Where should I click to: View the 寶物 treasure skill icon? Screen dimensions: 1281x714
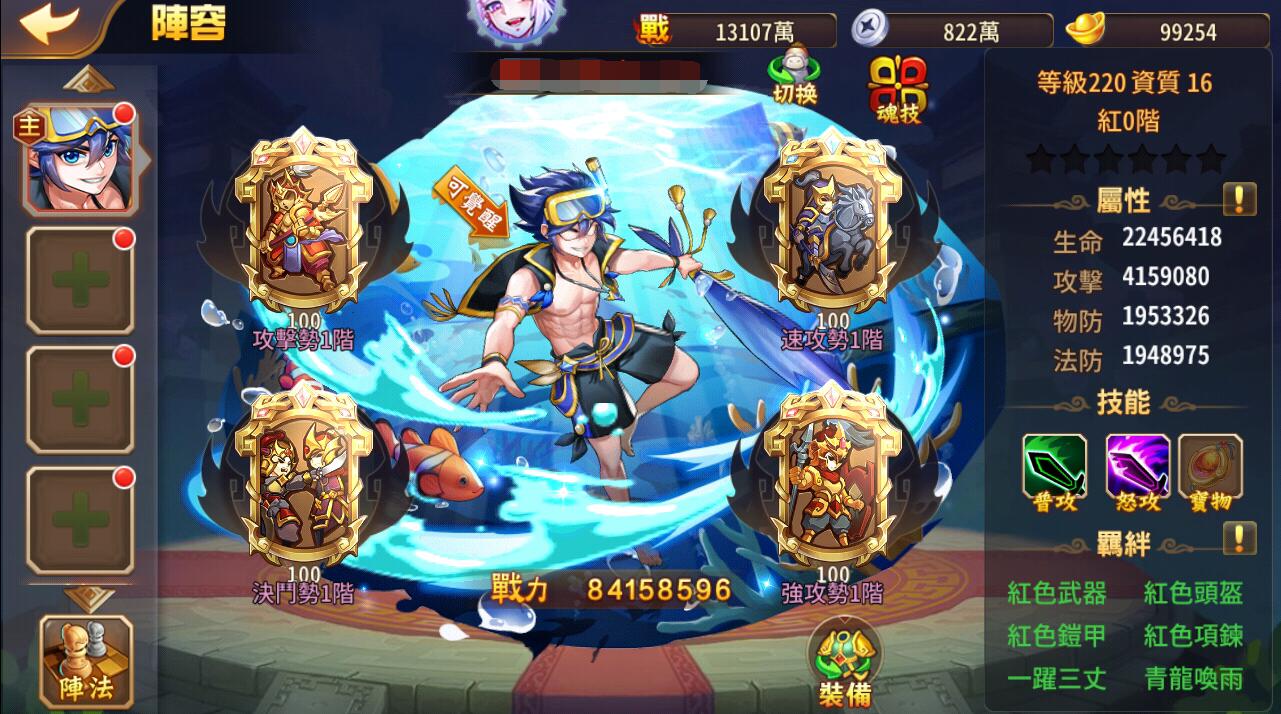pyautogui.click(x=1210, y=472)
